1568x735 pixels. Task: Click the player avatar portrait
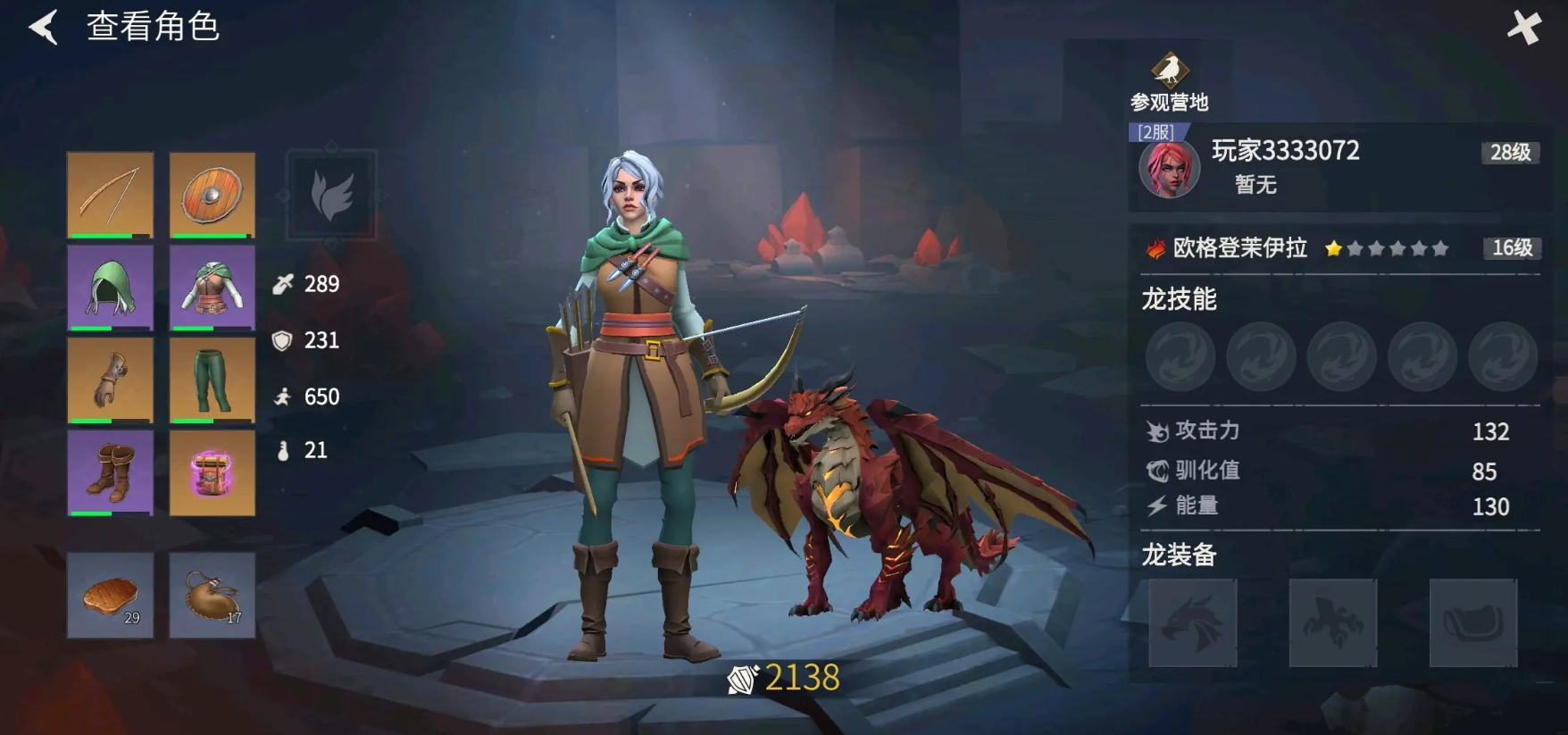pos(1169,169)
